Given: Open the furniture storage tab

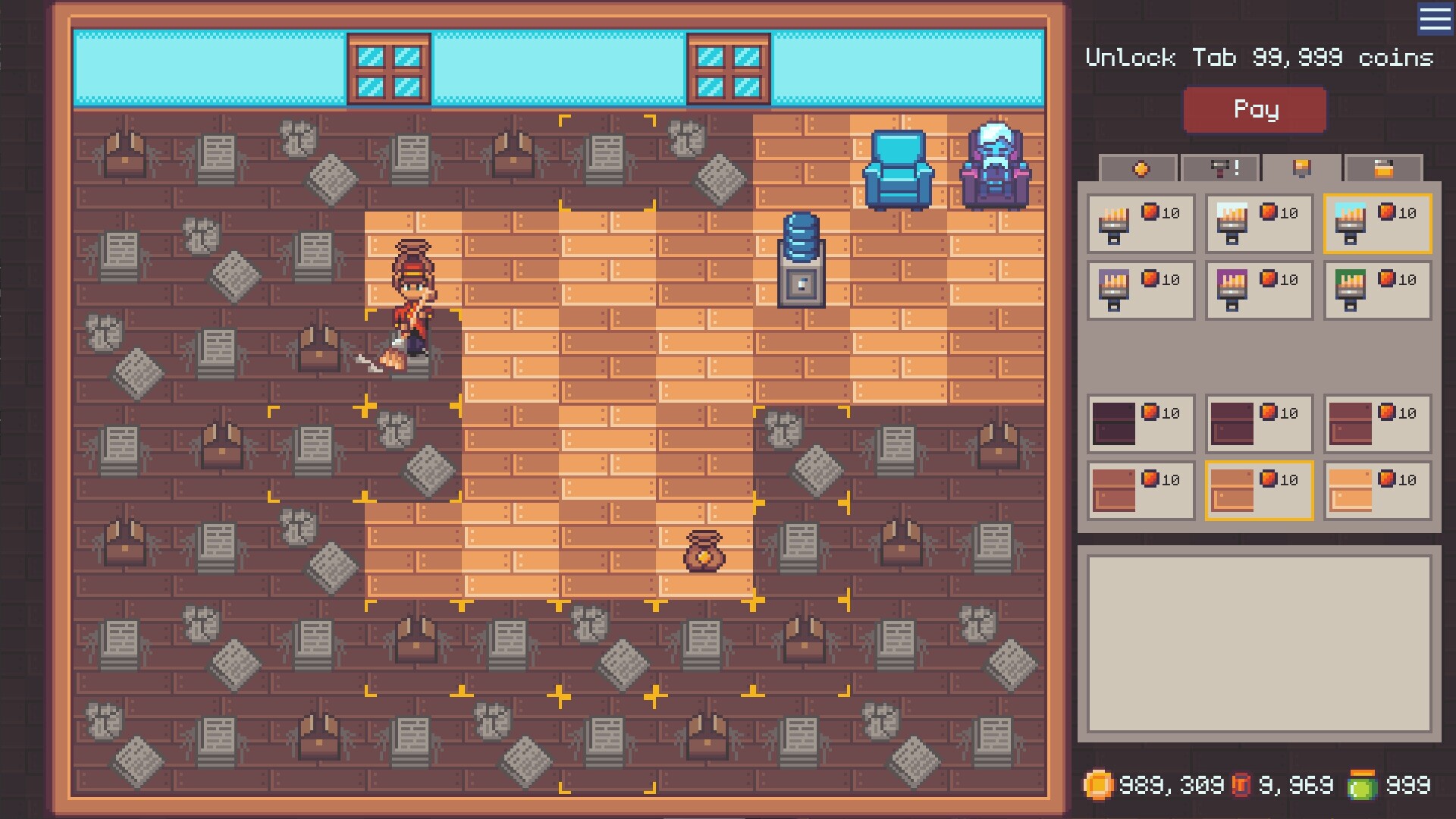Looking at the screenshot, I should pyautogui.click(x=1384, y=168).
